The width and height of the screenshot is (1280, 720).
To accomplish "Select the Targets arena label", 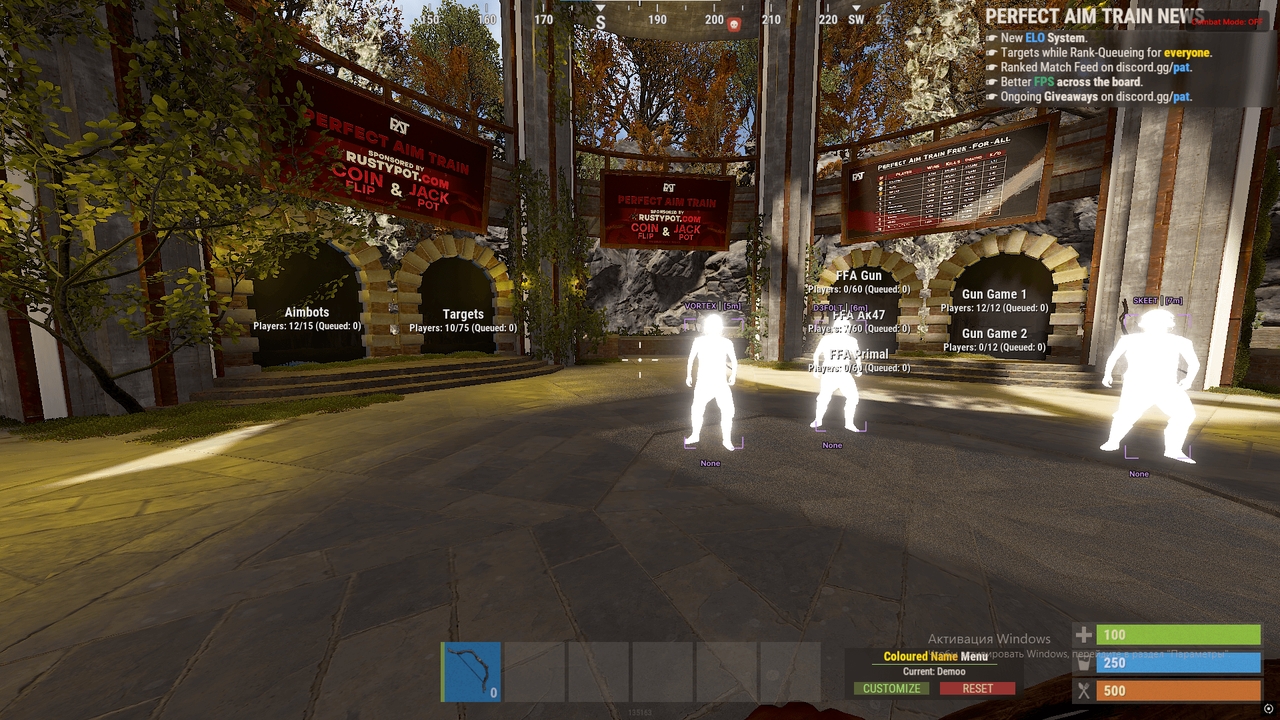I will click(463, 313).
